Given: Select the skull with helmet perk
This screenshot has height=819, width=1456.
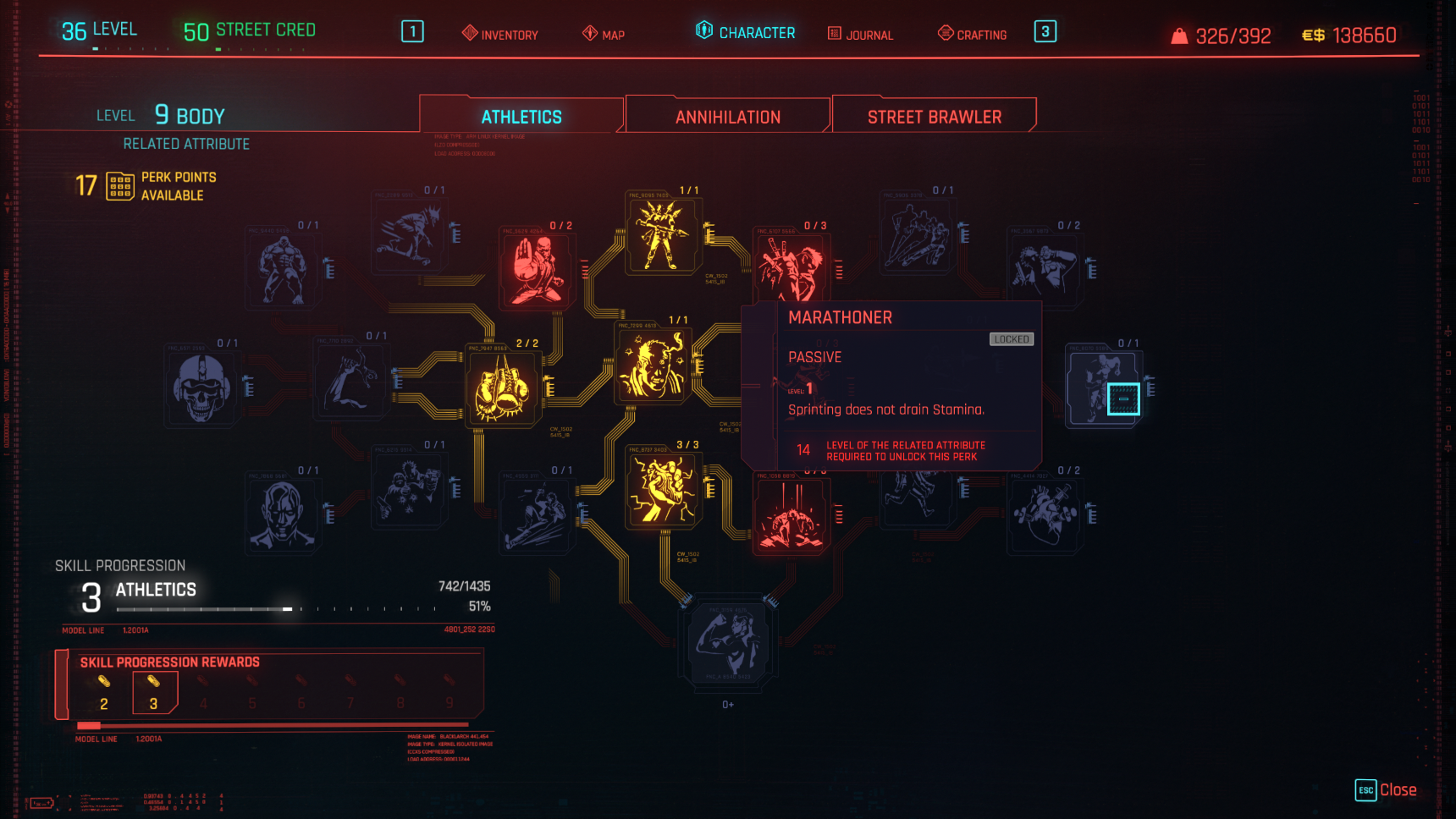Looking at the screenshot, I should coord(201,388).
